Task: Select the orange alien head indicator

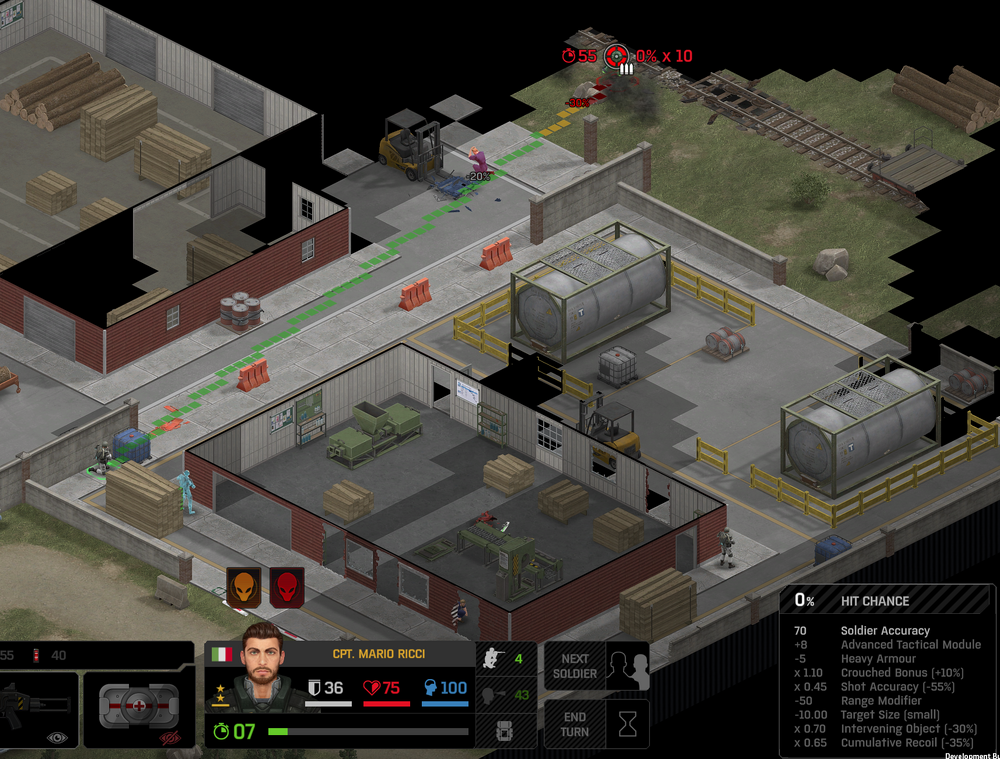Action: pyautogui.click(x=244, y=587)
